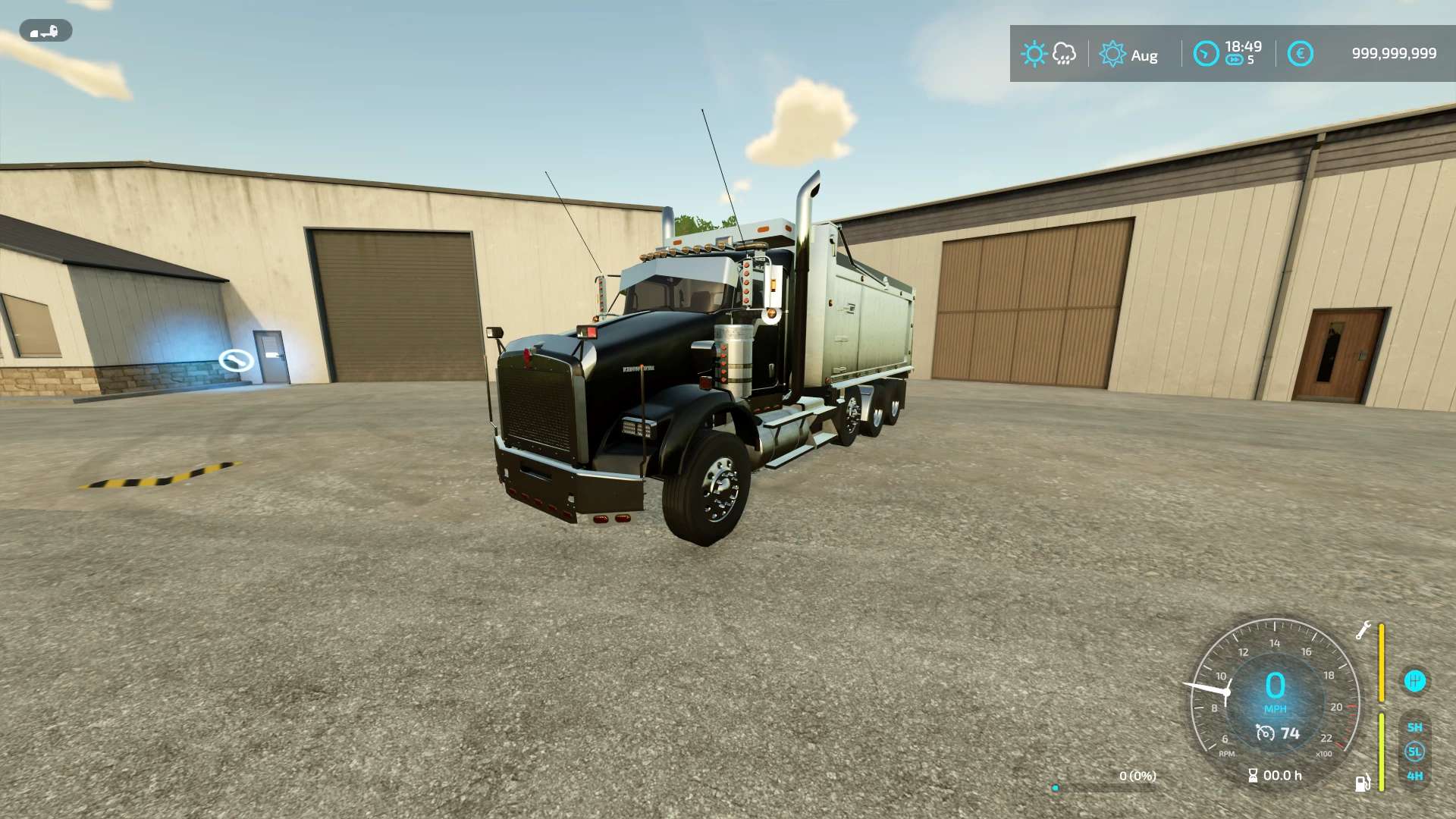Open the weather forecast sun icon

[x=1034, y=54]
